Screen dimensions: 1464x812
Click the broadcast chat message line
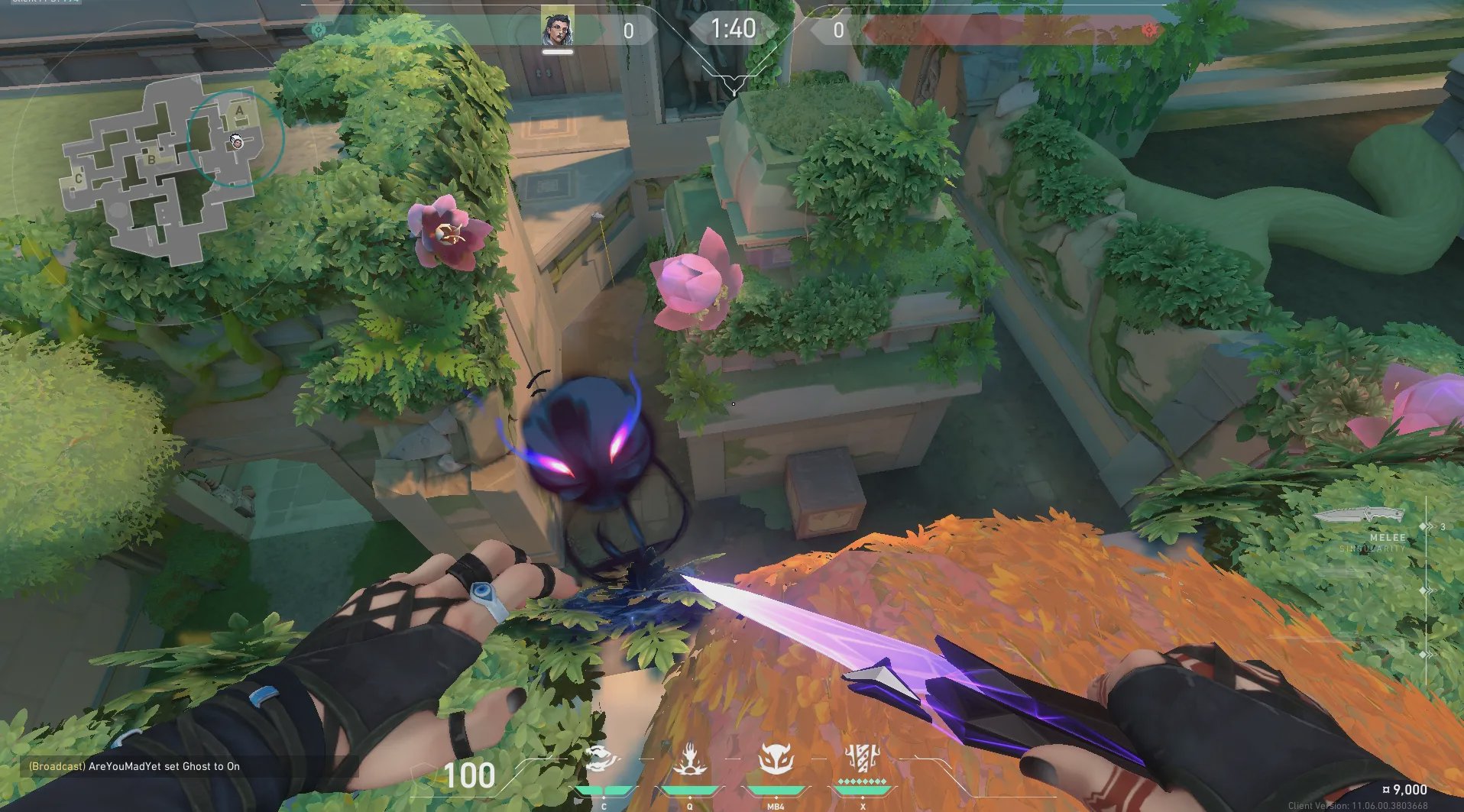(134, 766)
